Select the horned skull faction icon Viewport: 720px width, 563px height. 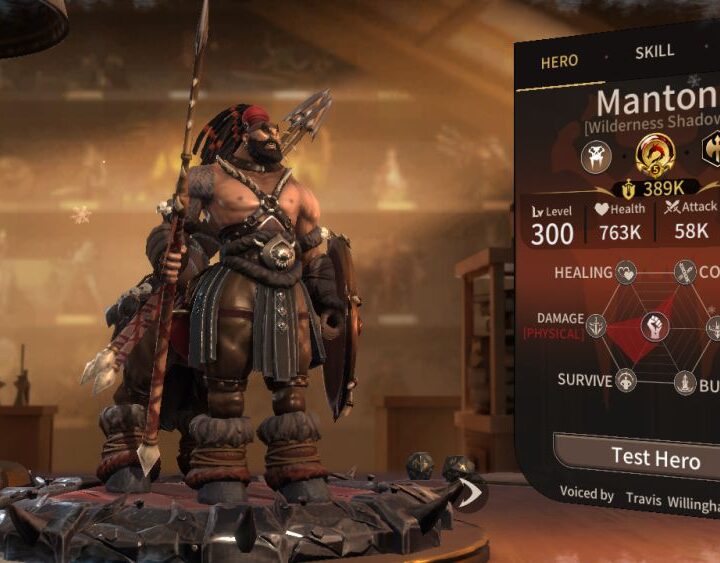click(x=597, y=155)
